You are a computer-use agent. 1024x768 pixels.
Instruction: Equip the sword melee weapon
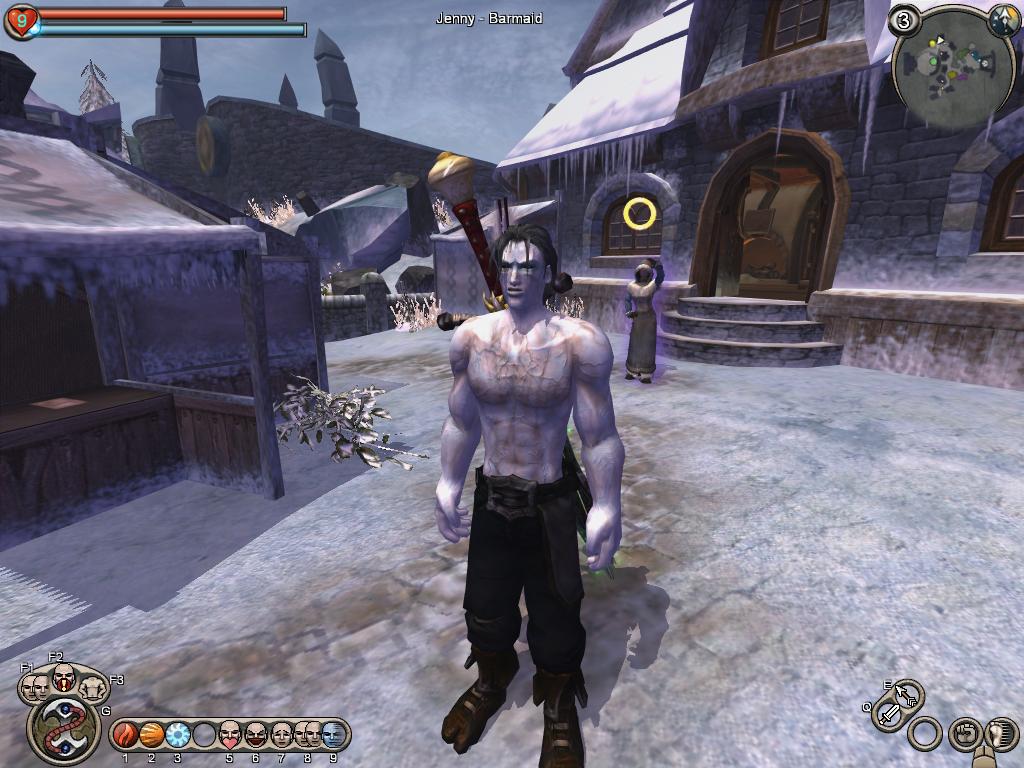(889, 715)
